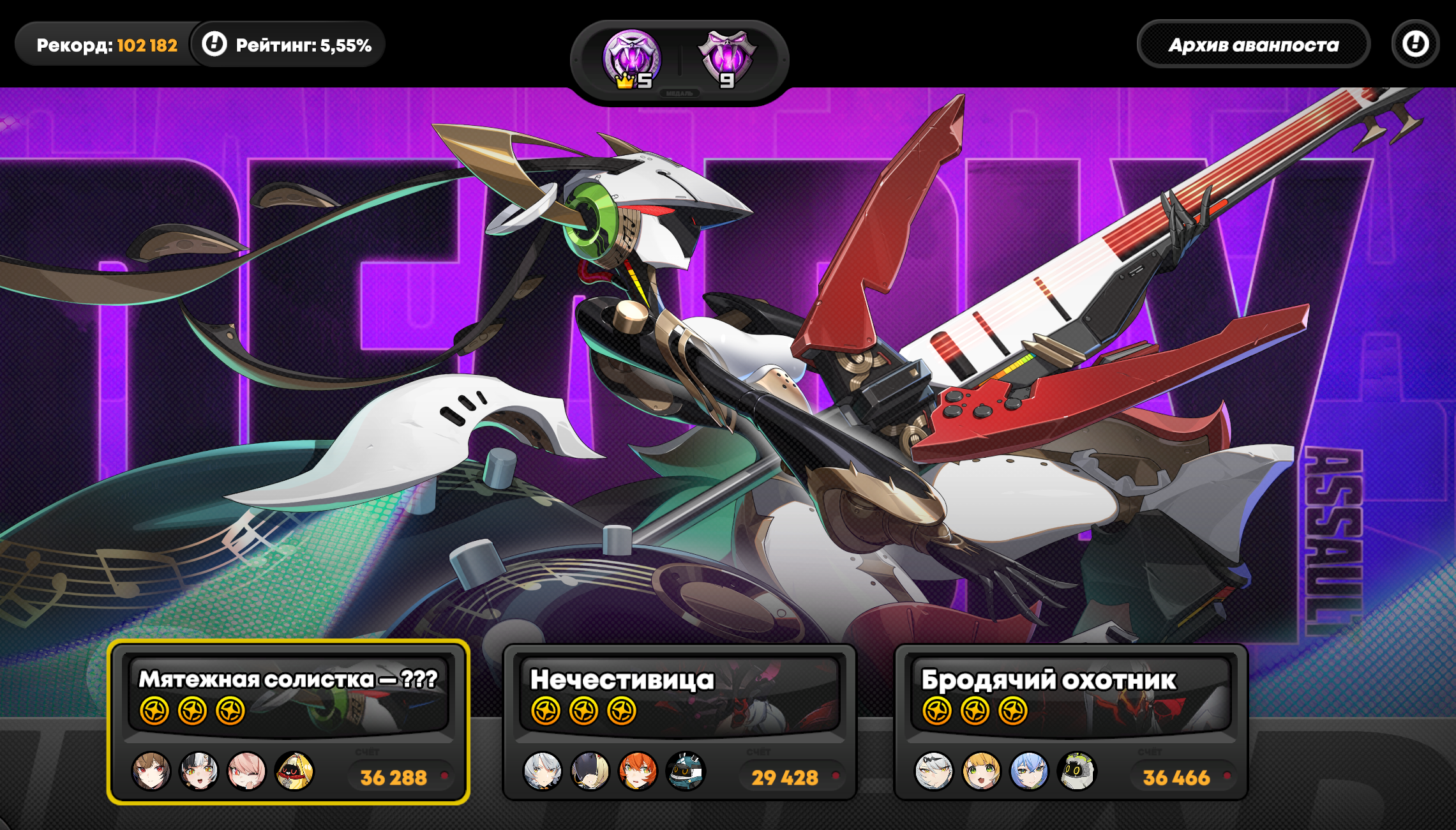Open the Архив аванпоста button
Screen dimensions: 1456x830
click(1253, 45)
